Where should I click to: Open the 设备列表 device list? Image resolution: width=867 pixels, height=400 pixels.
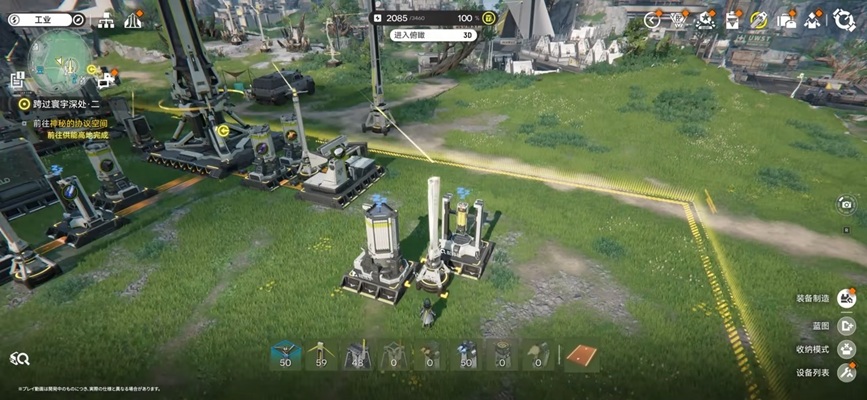click(x=847, y=373)
